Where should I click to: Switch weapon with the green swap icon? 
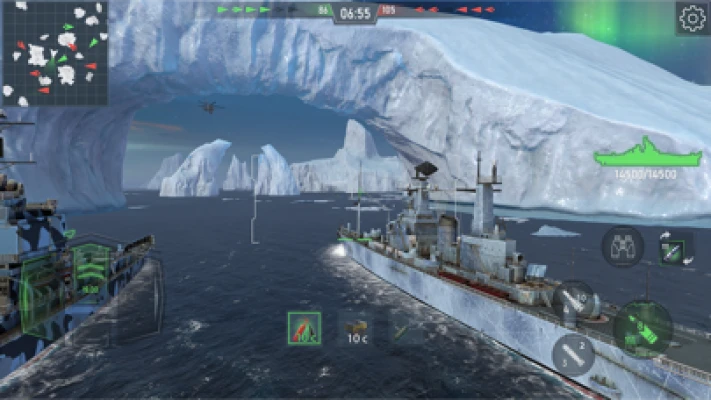coord(676,247)
